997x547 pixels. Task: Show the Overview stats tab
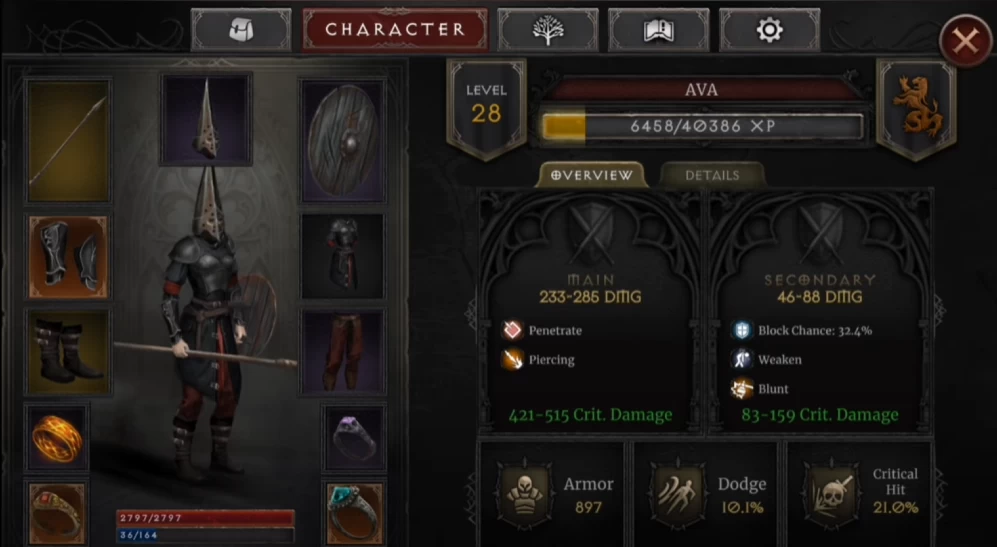click(x=592, y=175)
